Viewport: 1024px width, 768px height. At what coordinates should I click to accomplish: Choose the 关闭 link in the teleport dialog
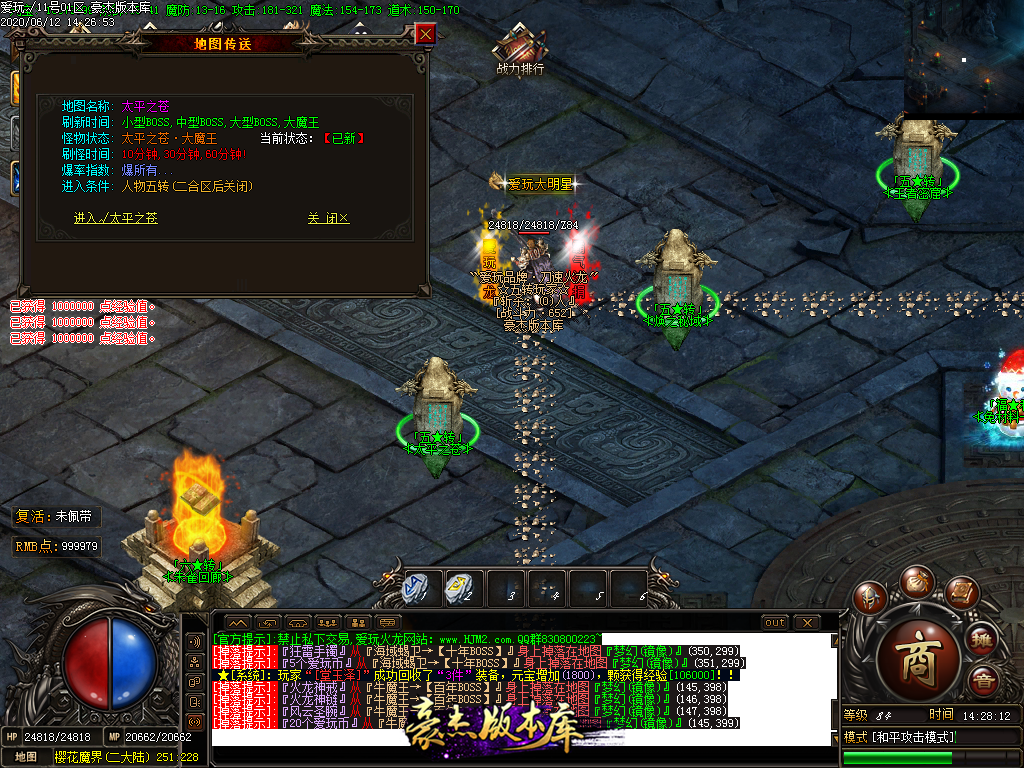pyautogui.click(x=328, y=217)
